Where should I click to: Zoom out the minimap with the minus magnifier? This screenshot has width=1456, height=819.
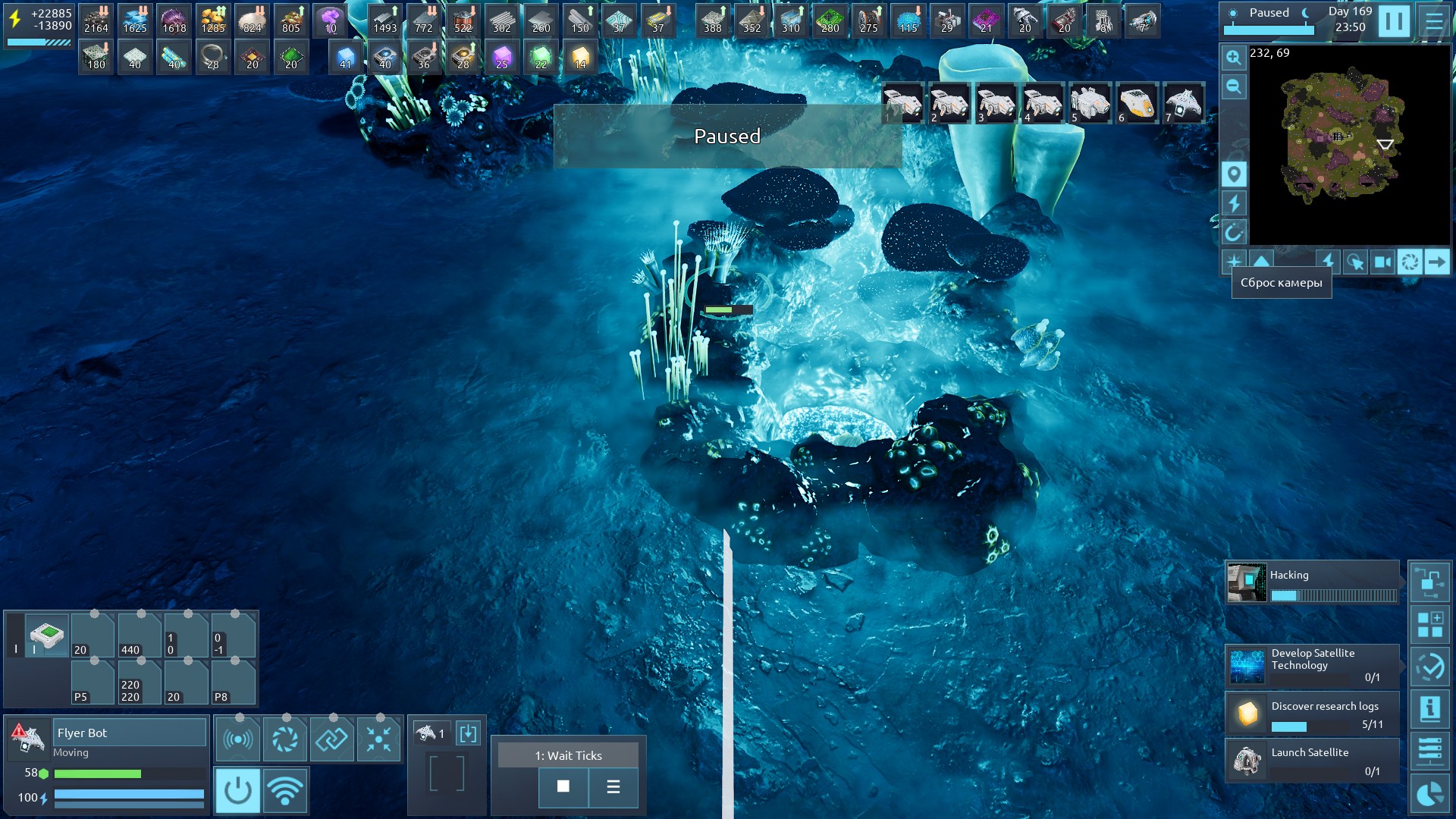coord(1234,86)
